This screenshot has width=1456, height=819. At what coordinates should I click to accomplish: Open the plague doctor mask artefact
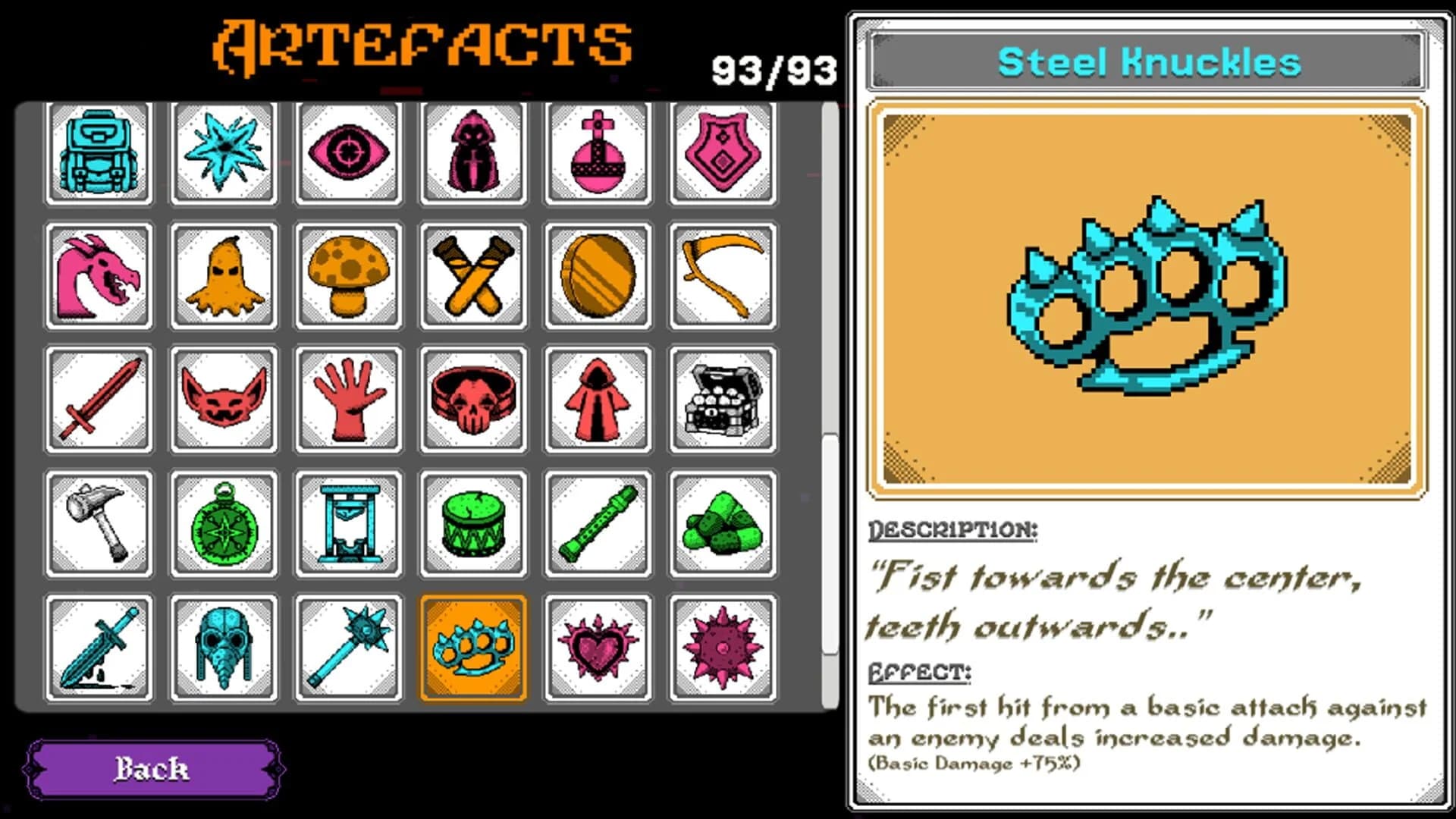[224, 651]
